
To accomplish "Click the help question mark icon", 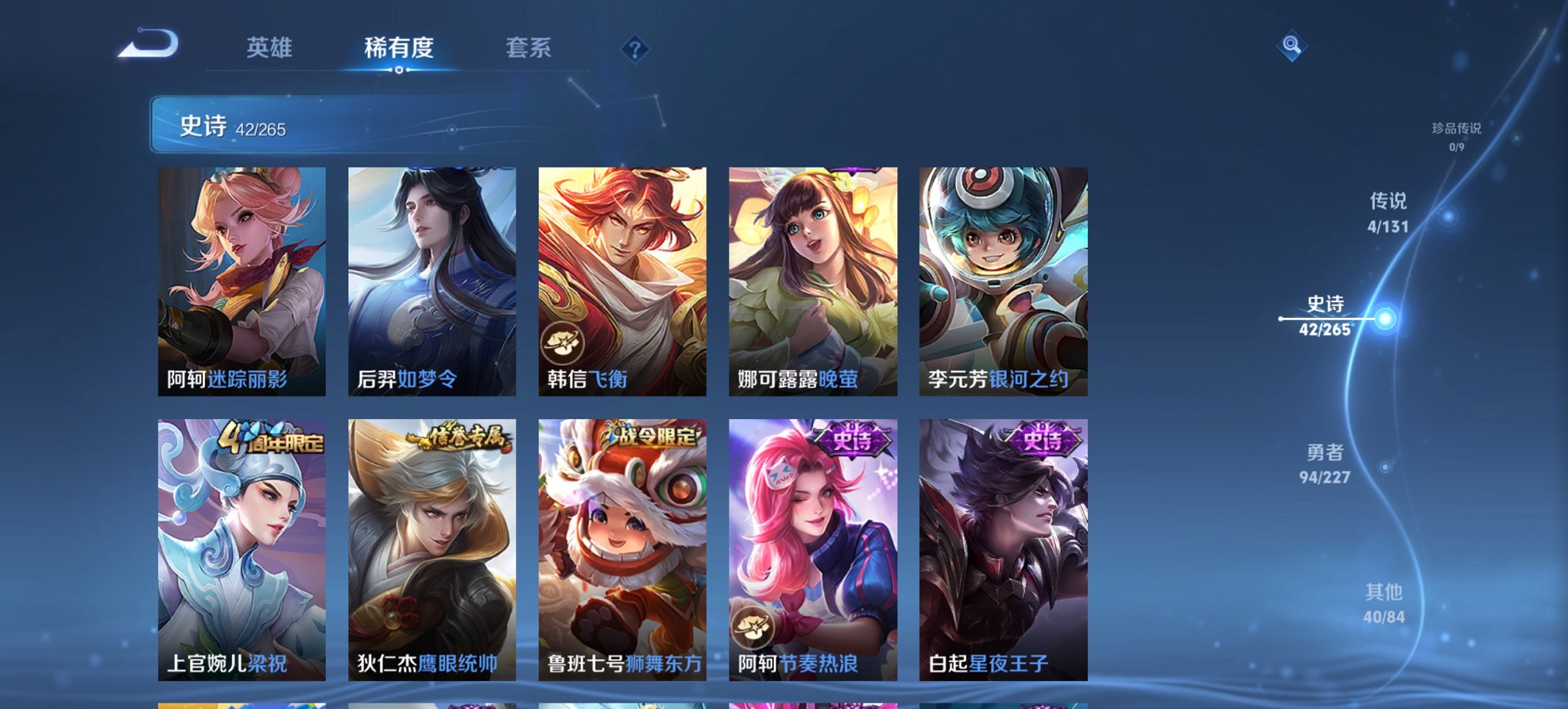I will pyautogui.click(x=634, y=49).
